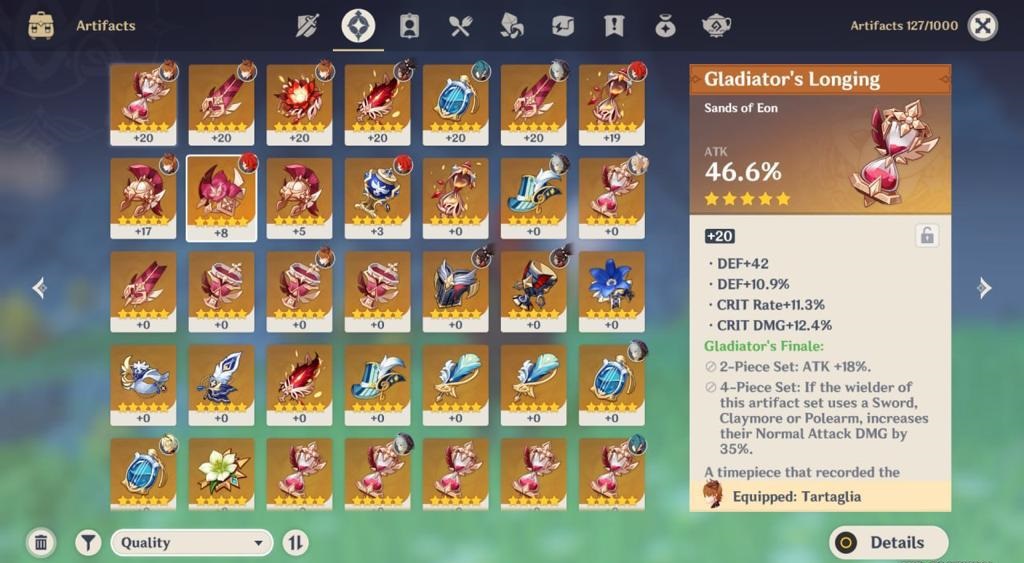Screen dimensions: 1024x563
Task: Choose the +3 blue goblet artifact
Action: click(x=377, y=197)
